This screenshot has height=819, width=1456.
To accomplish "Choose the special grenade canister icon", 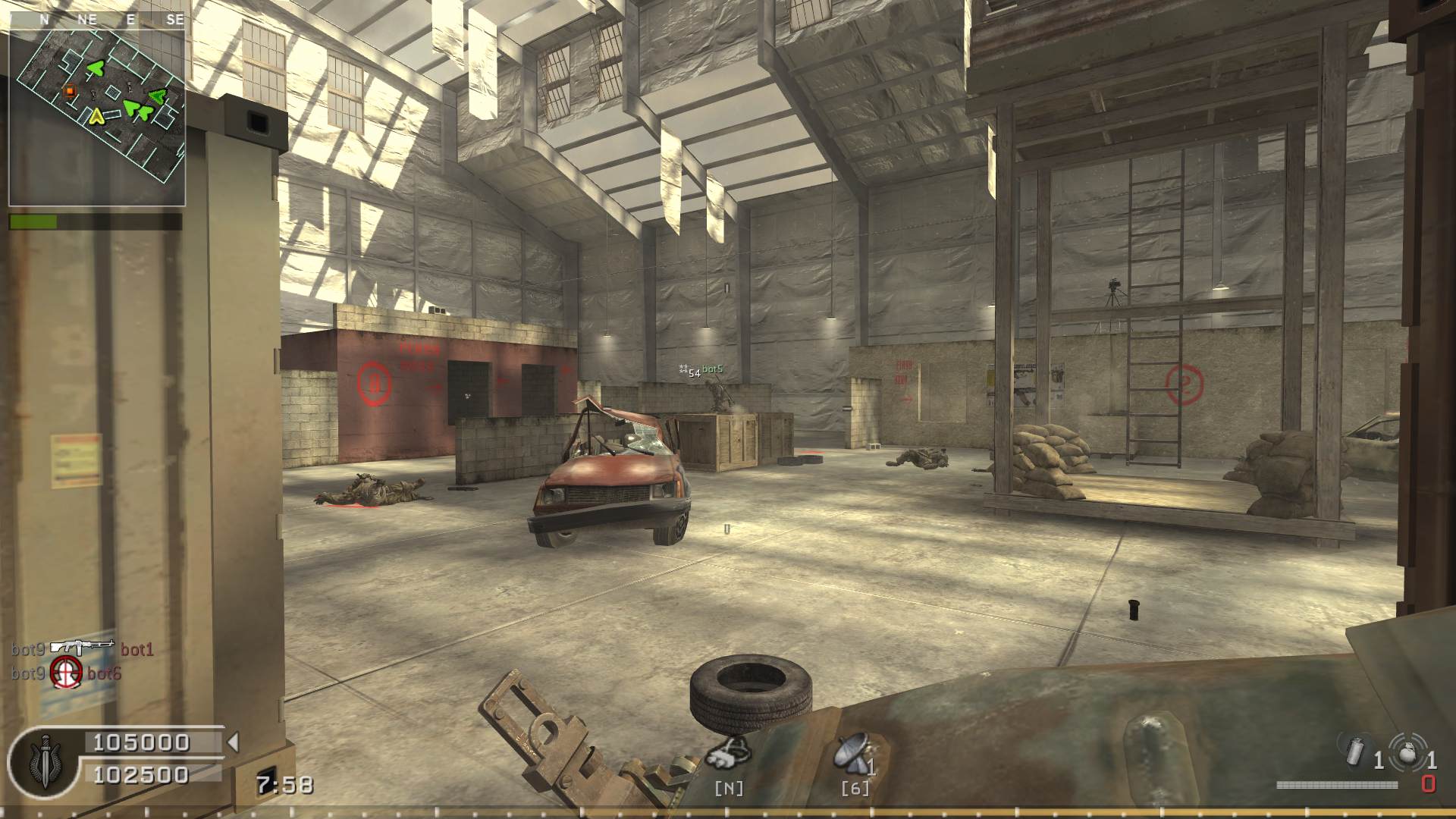I will [x=1355, y=751].
